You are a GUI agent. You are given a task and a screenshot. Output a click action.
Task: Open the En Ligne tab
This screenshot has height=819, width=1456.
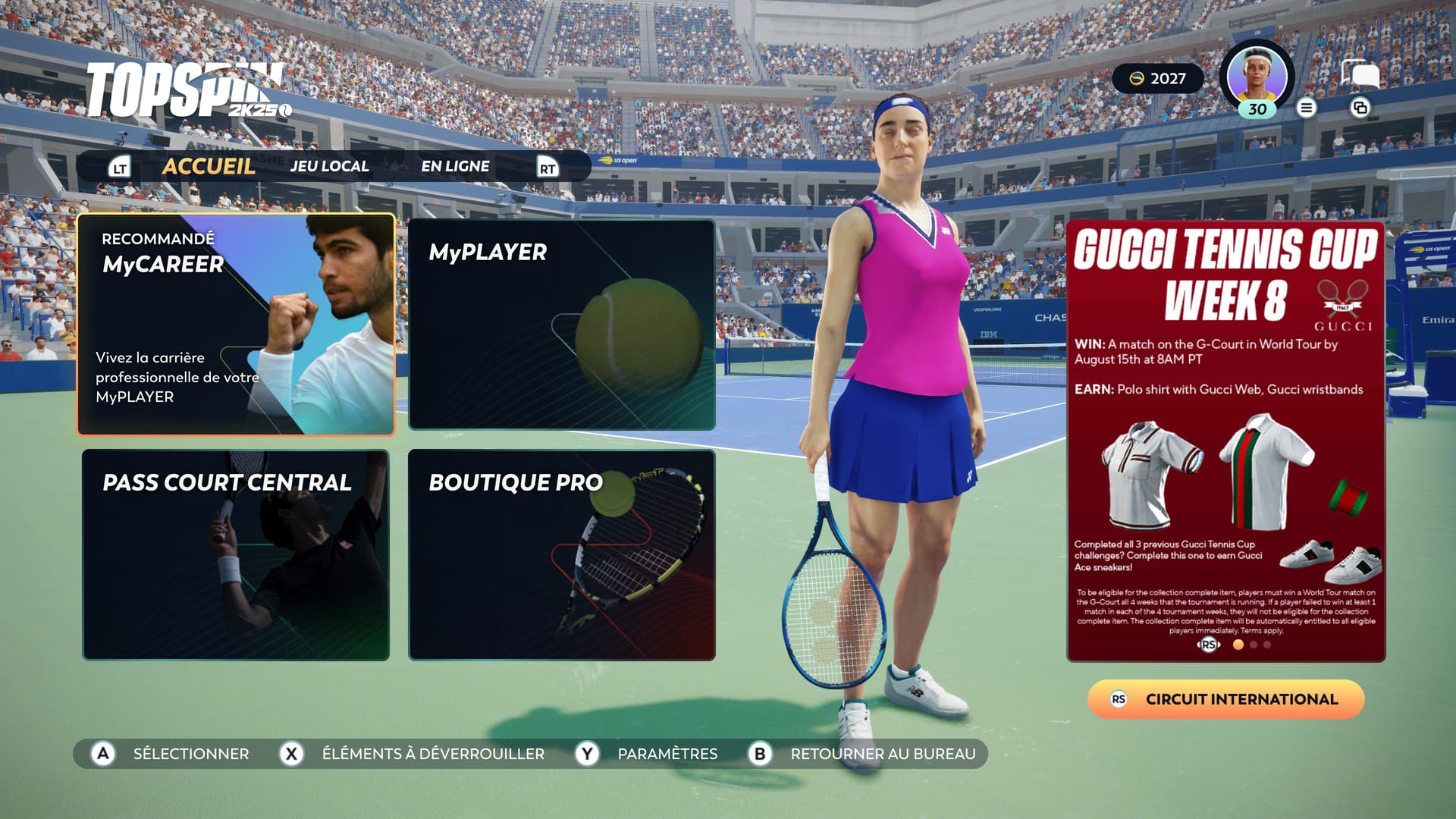pos(455,166)
